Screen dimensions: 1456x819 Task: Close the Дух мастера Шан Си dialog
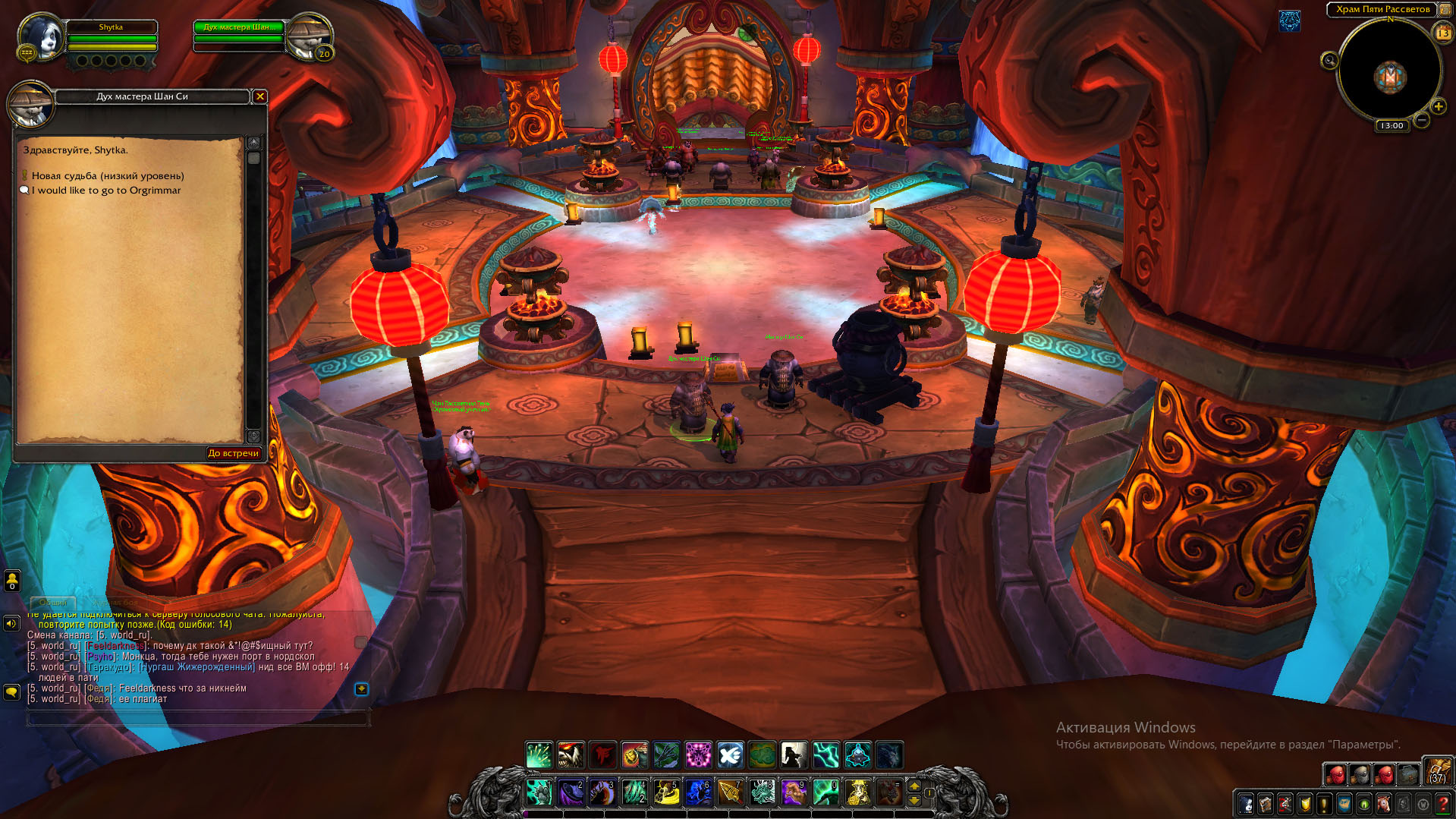tap(260, 96)
